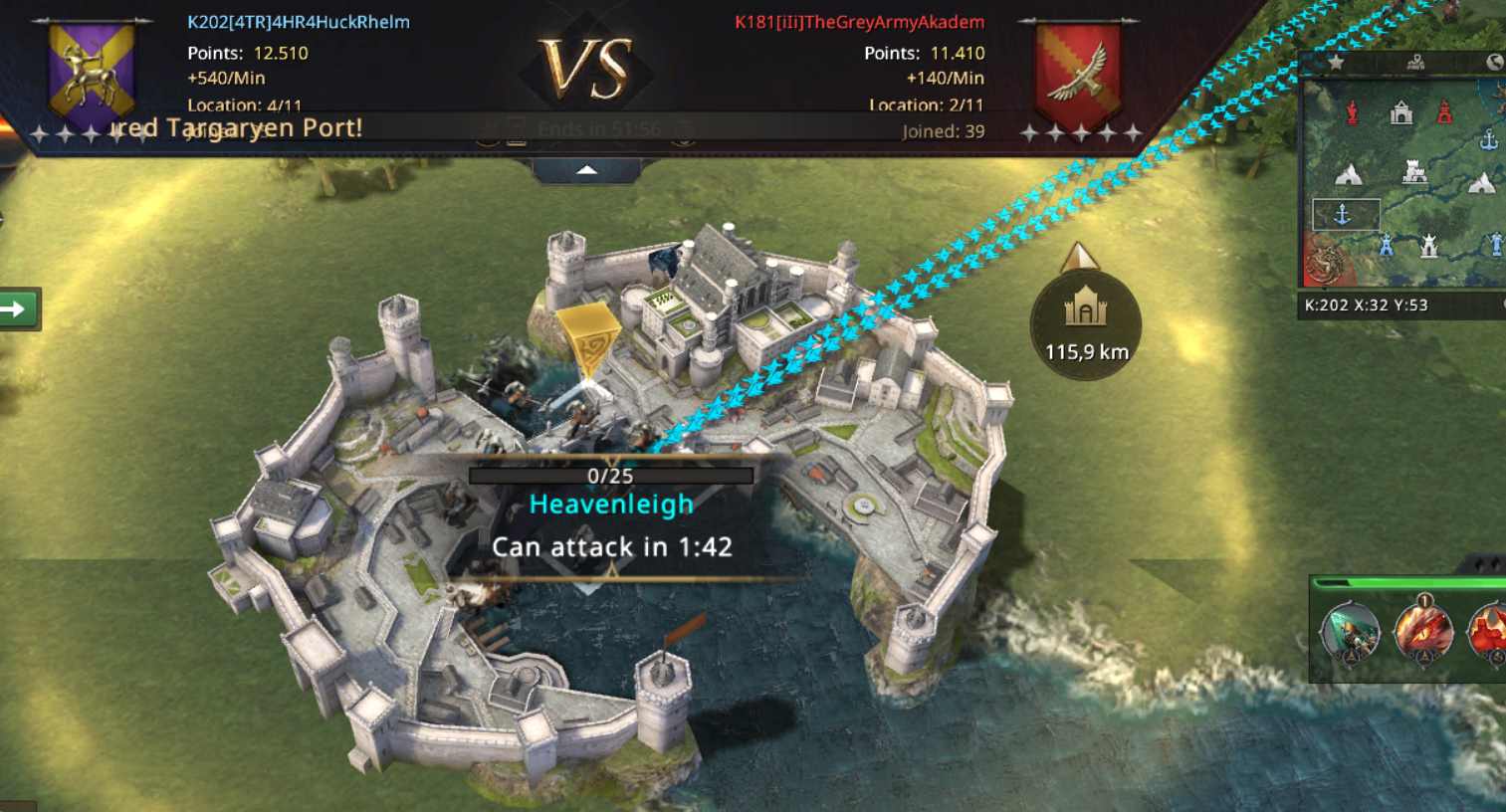This screenshot has width=1506, height=812.
Task: Open the map pin locations tab above minimap
Action: (x=1414, y=63)
